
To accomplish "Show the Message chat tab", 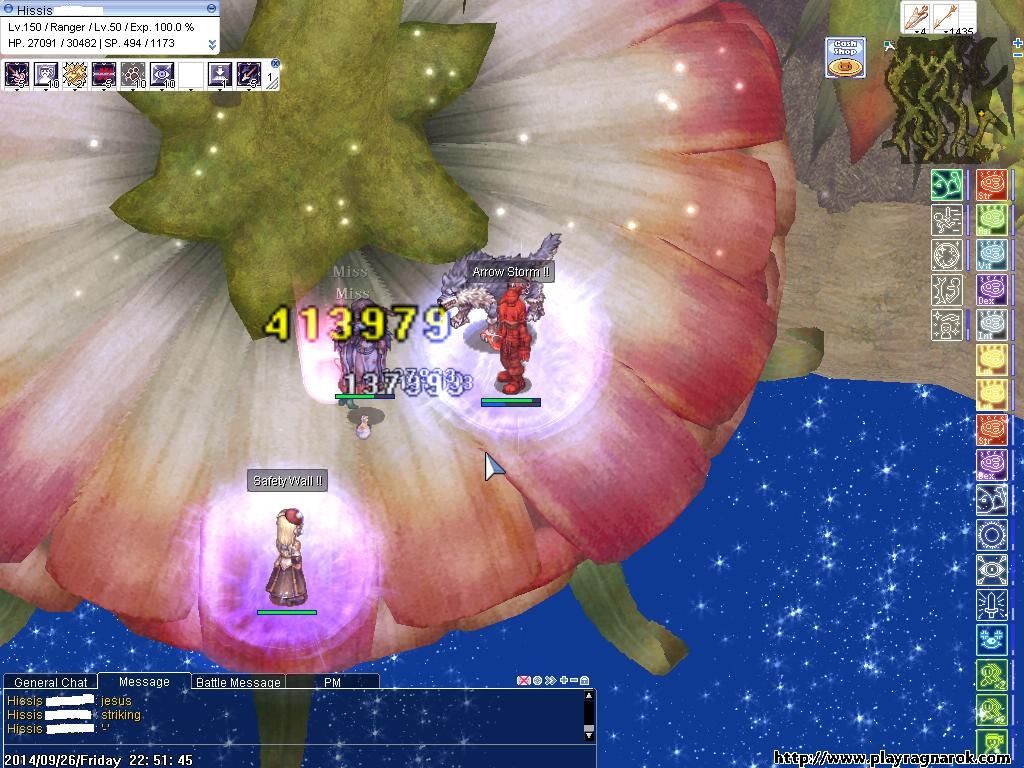I will coord(144,681).
